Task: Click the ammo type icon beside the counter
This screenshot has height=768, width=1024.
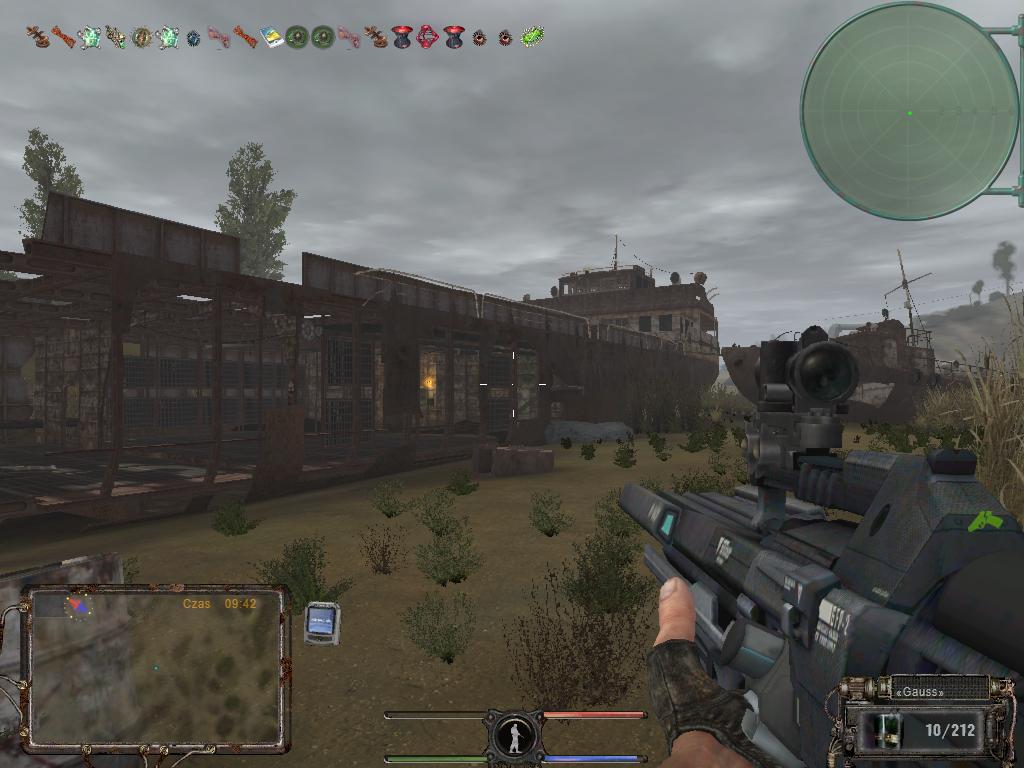Action: (884, 729)
